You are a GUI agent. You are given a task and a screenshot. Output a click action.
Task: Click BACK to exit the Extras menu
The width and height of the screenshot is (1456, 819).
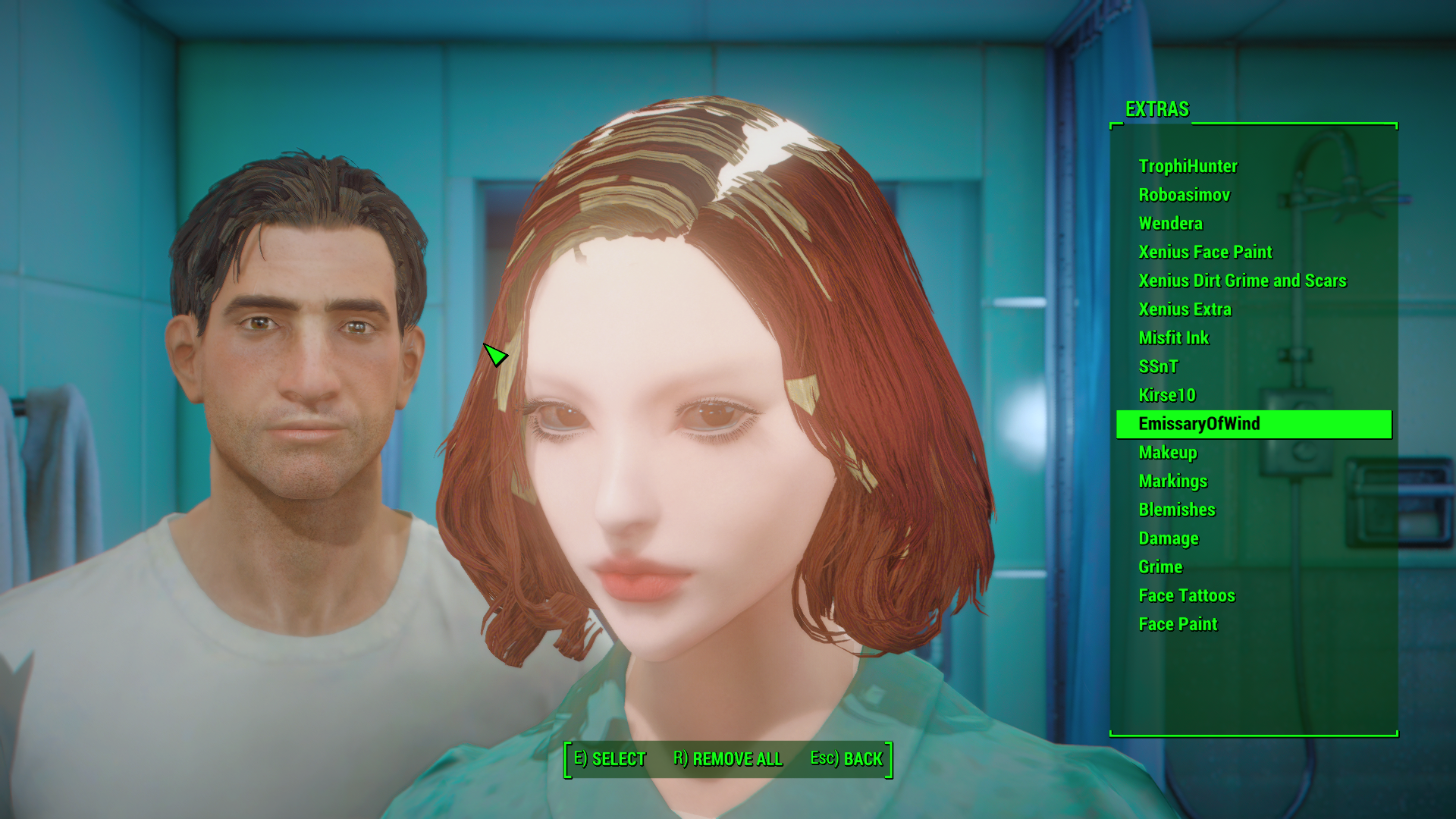[846, 758]
